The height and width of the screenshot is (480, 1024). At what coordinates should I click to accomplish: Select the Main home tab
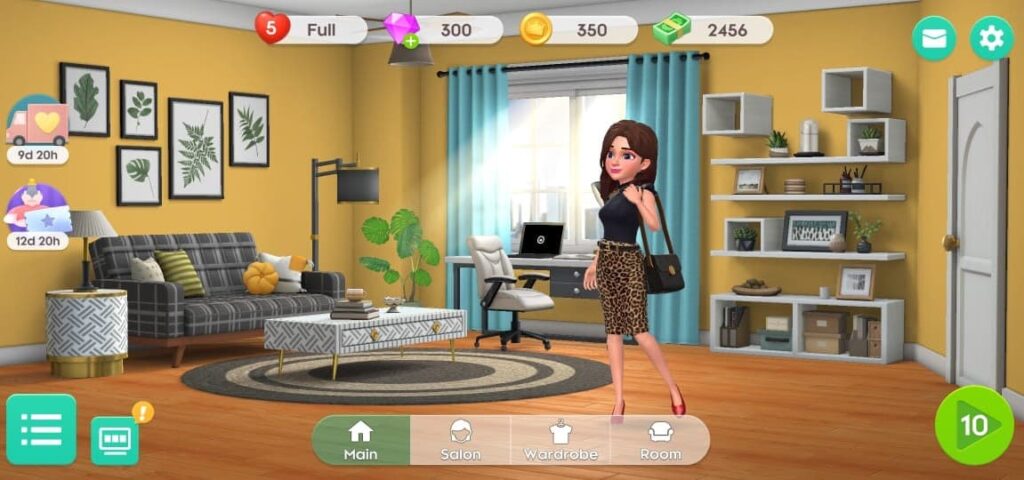click(360, 440)
